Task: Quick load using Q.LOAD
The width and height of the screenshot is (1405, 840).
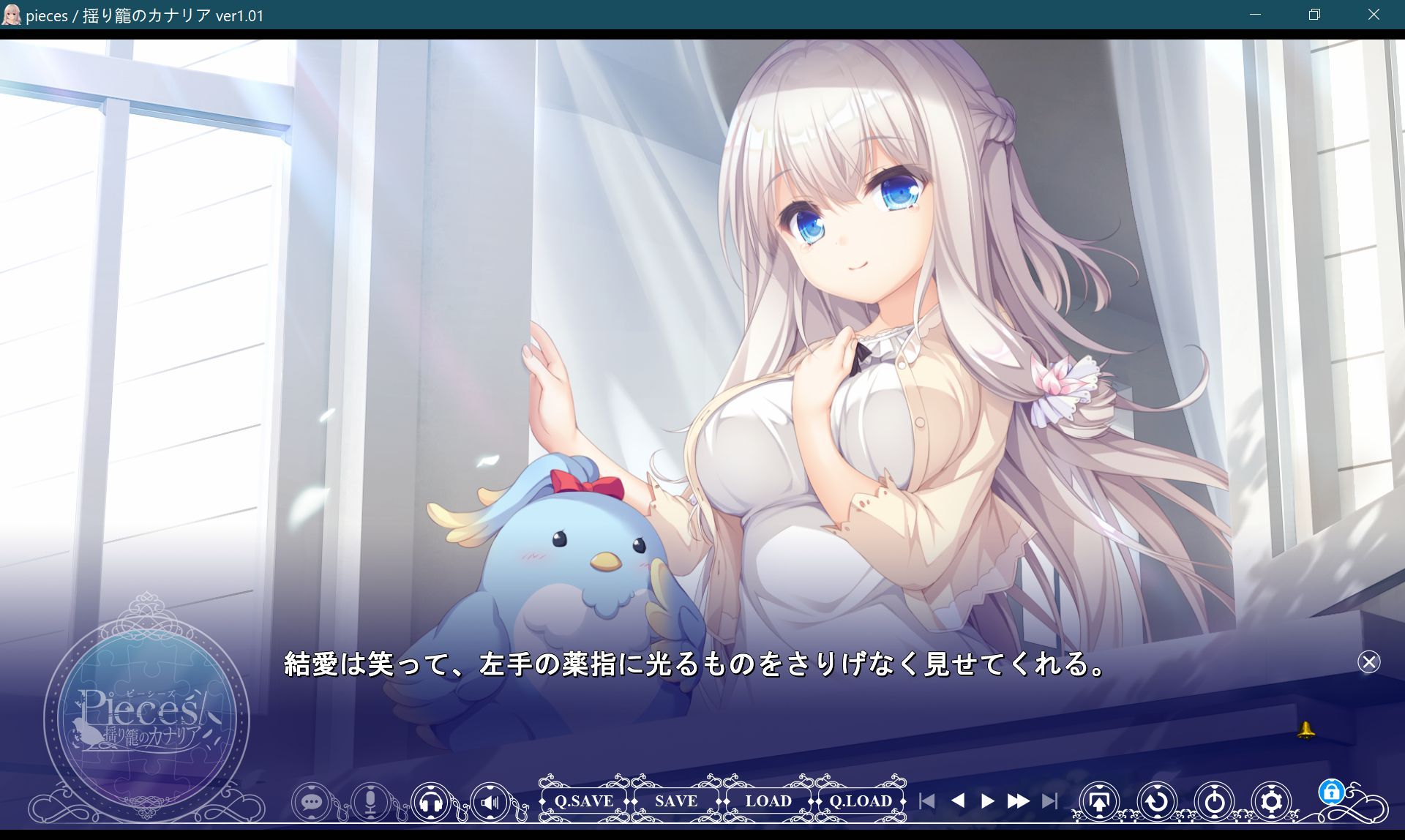Action: (861, 800)
